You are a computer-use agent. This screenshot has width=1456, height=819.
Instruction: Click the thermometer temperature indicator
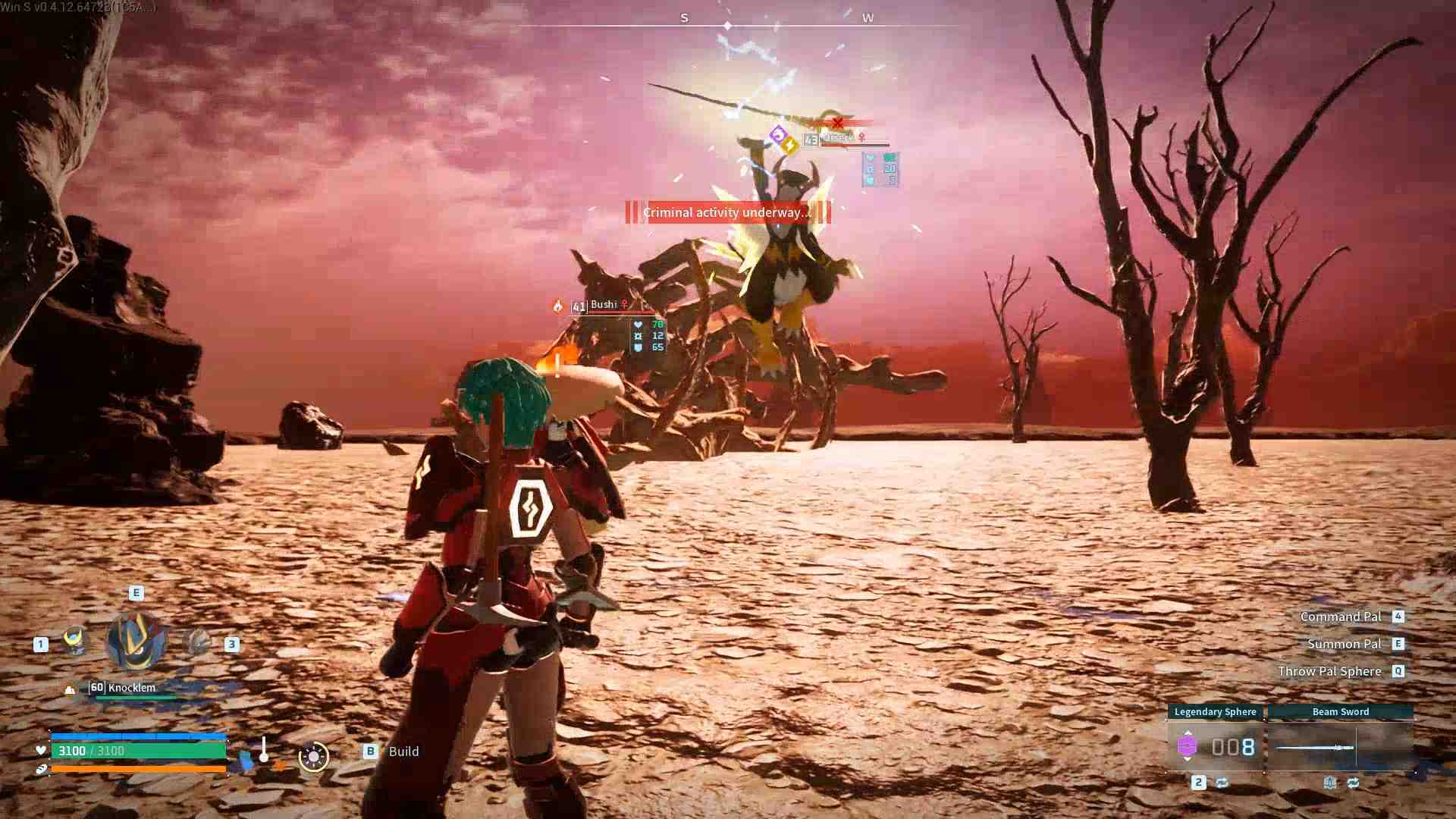pyautogui.click(x=263, y=751)
